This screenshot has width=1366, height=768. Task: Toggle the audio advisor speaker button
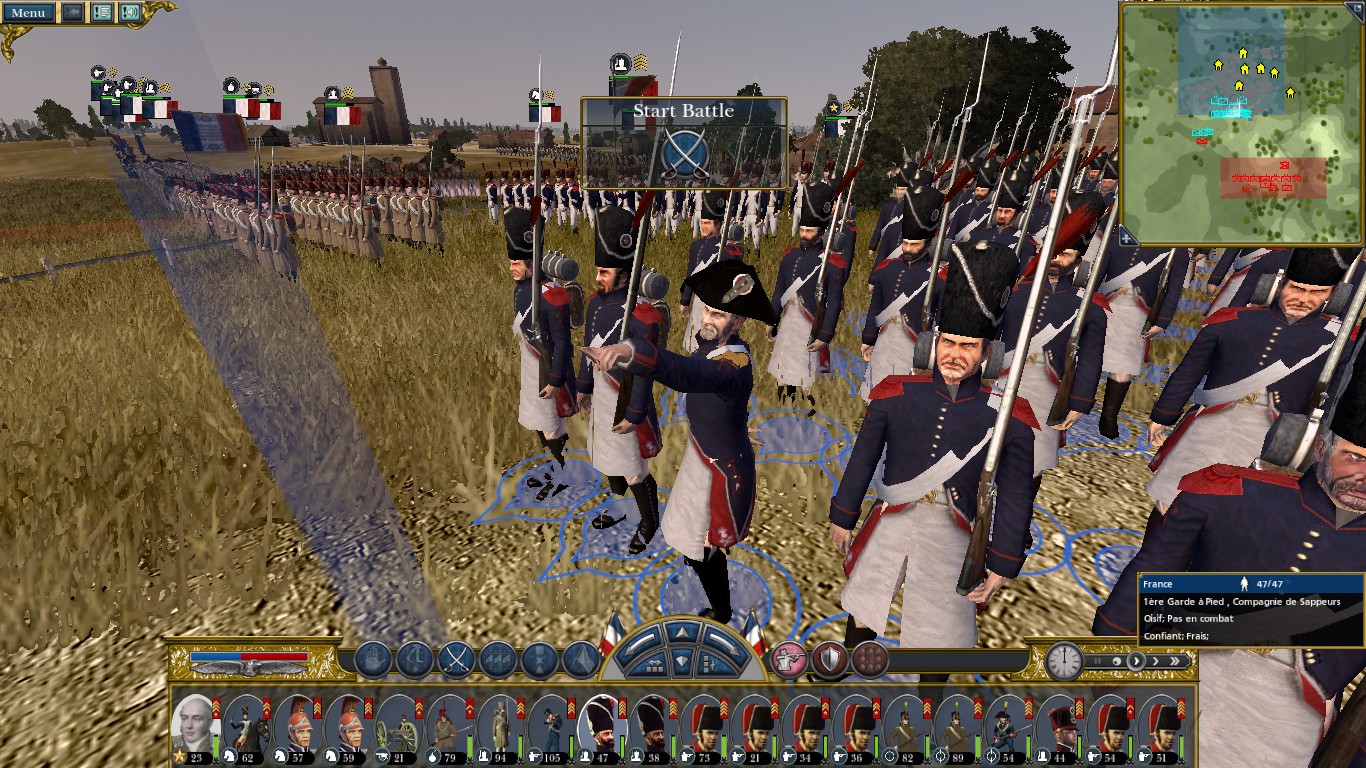[130, 13]
